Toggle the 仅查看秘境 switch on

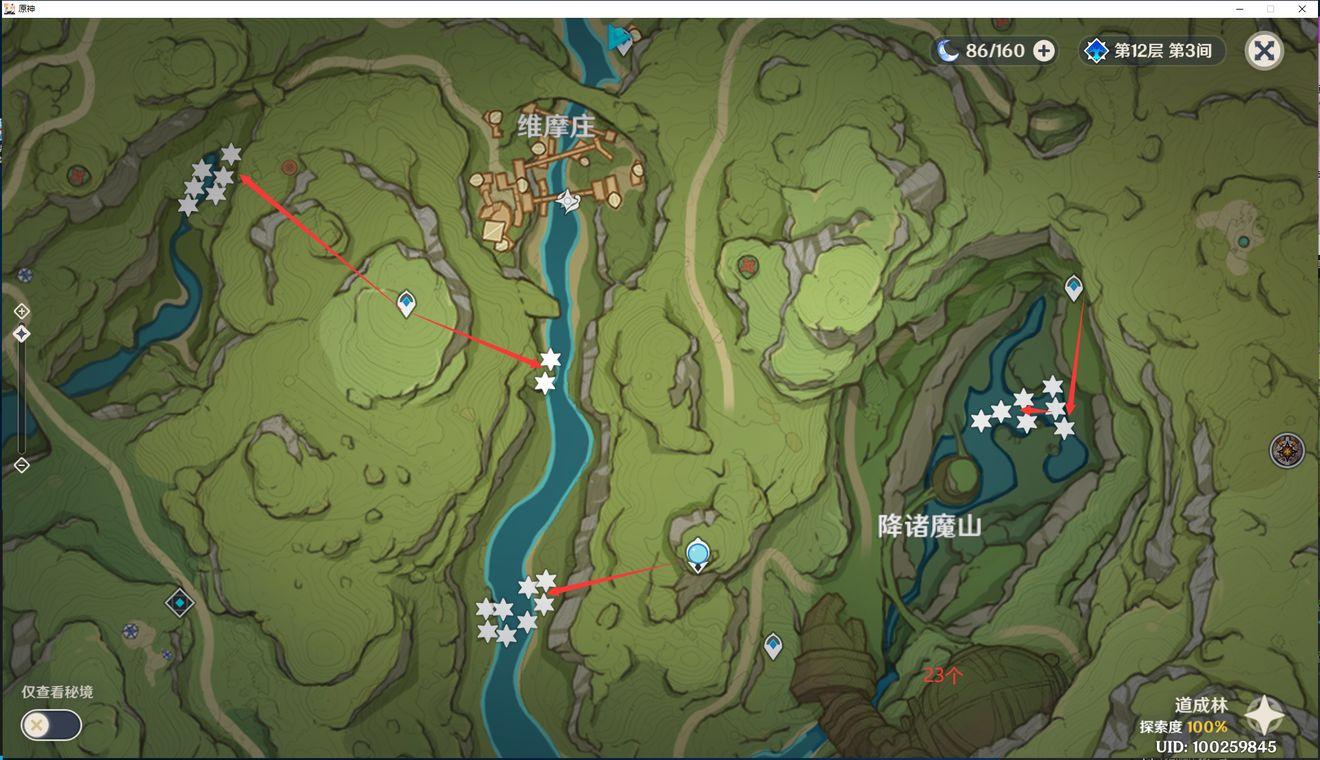(50, 725)
